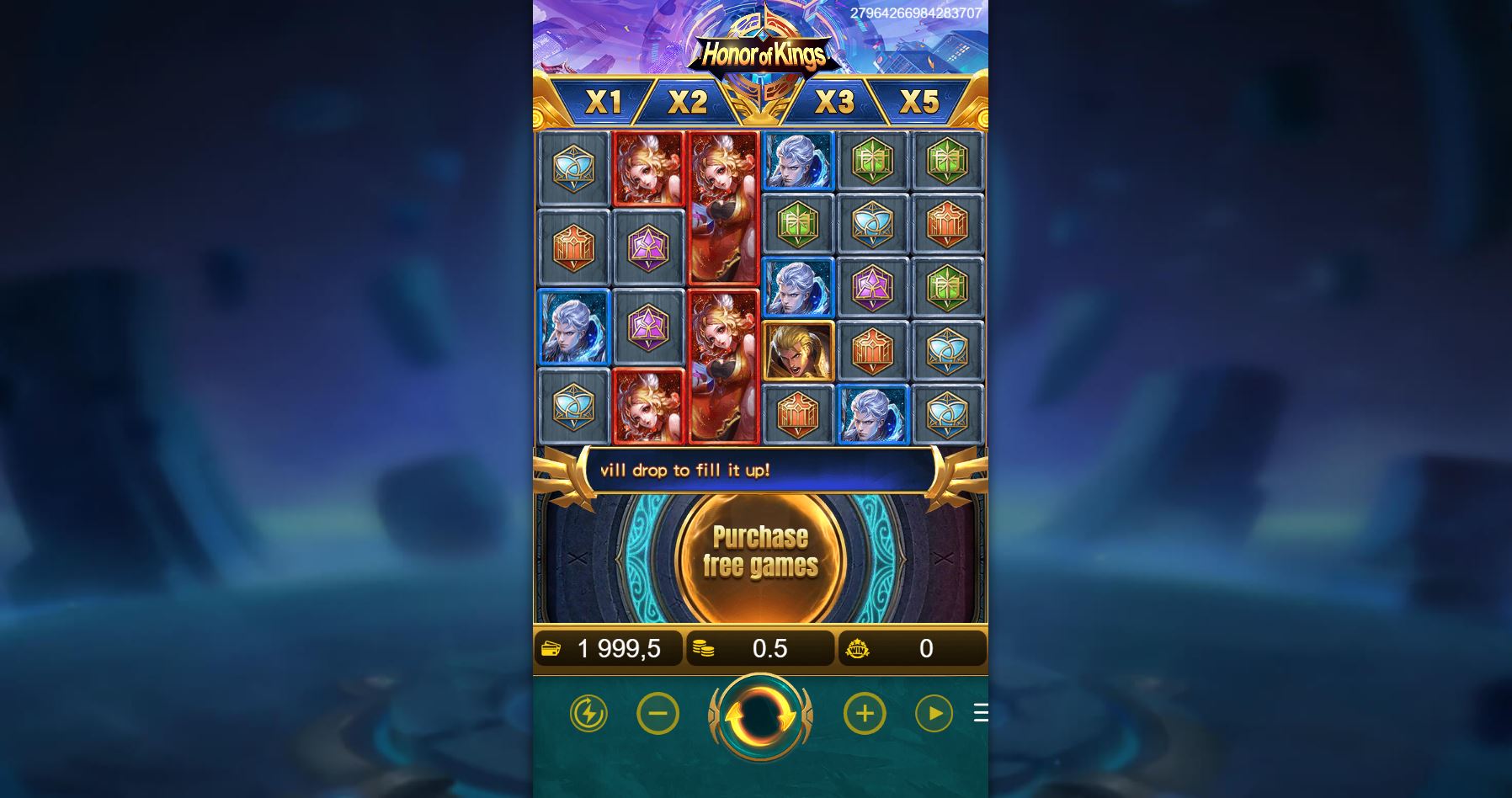Select the golden-framed hero symbol on the reels
The width and height of the screenshot is (1512, 798).
tap(798, 350)
